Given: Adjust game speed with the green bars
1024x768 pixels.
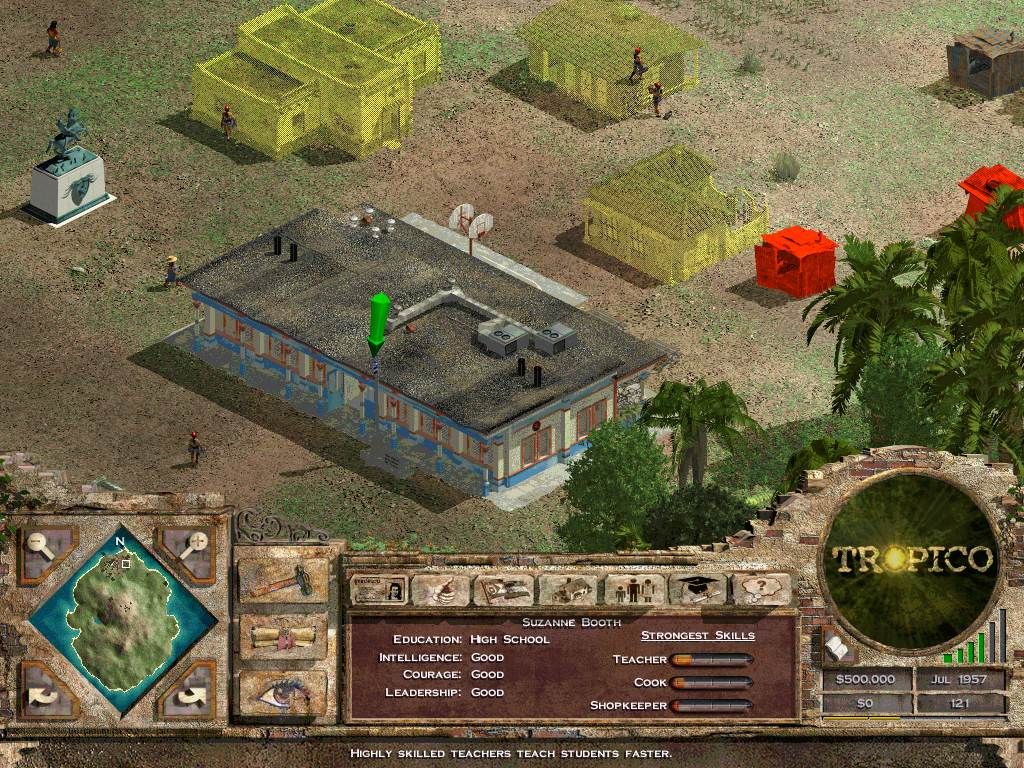Looking at the screenshot, I should 974,640.
